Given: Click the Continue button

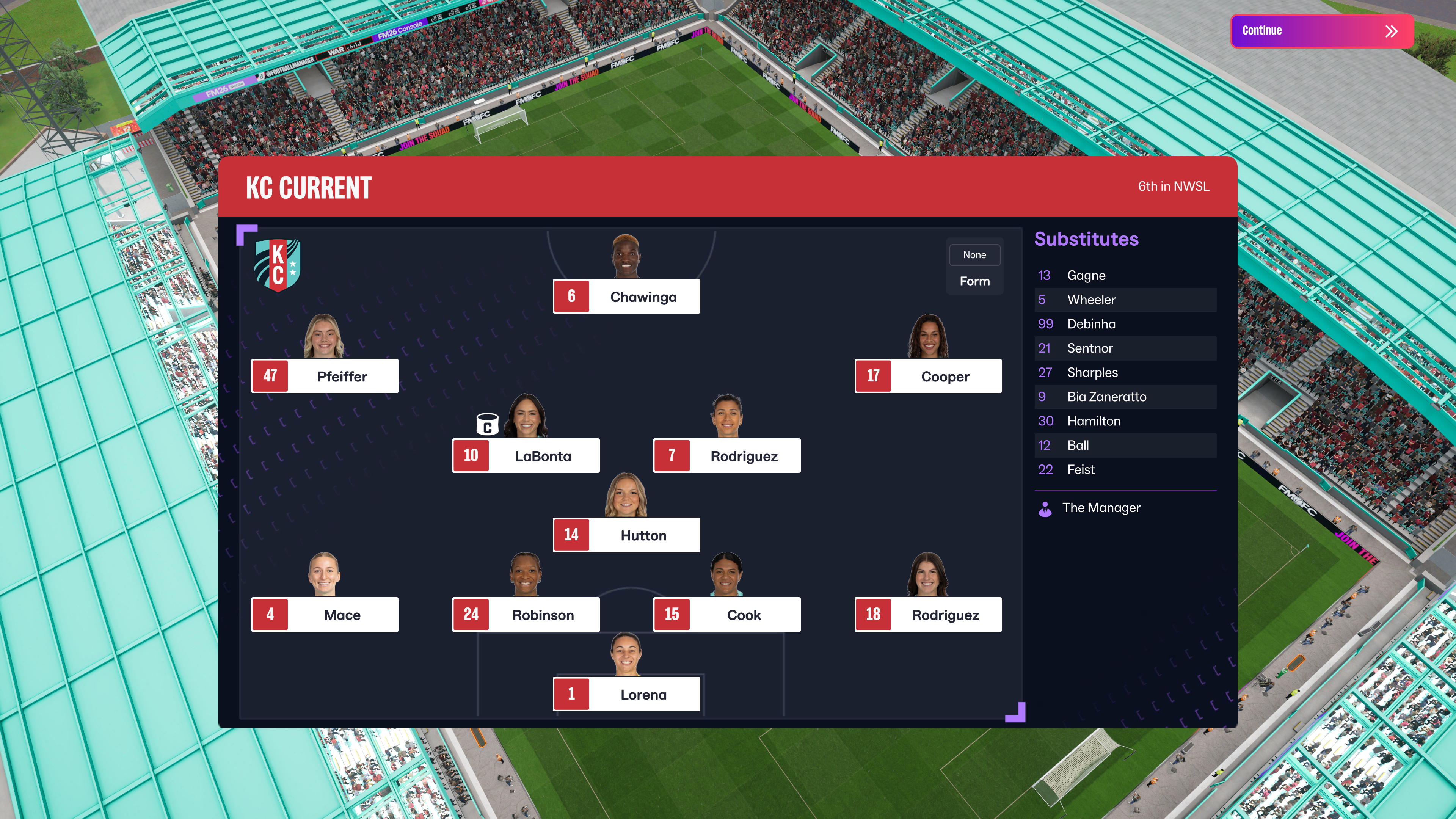Looking at the screenshot, I should (1321, 31).
